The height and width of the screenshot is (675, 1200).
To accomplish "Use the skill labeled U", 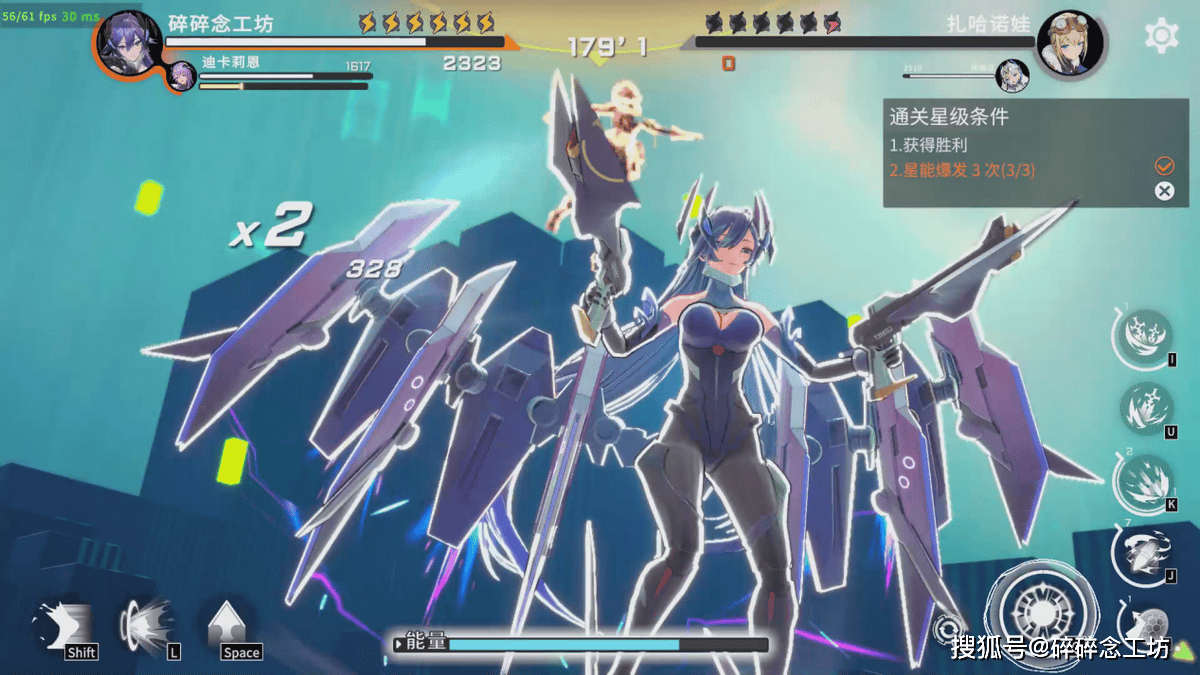I will pos(1142,408).
